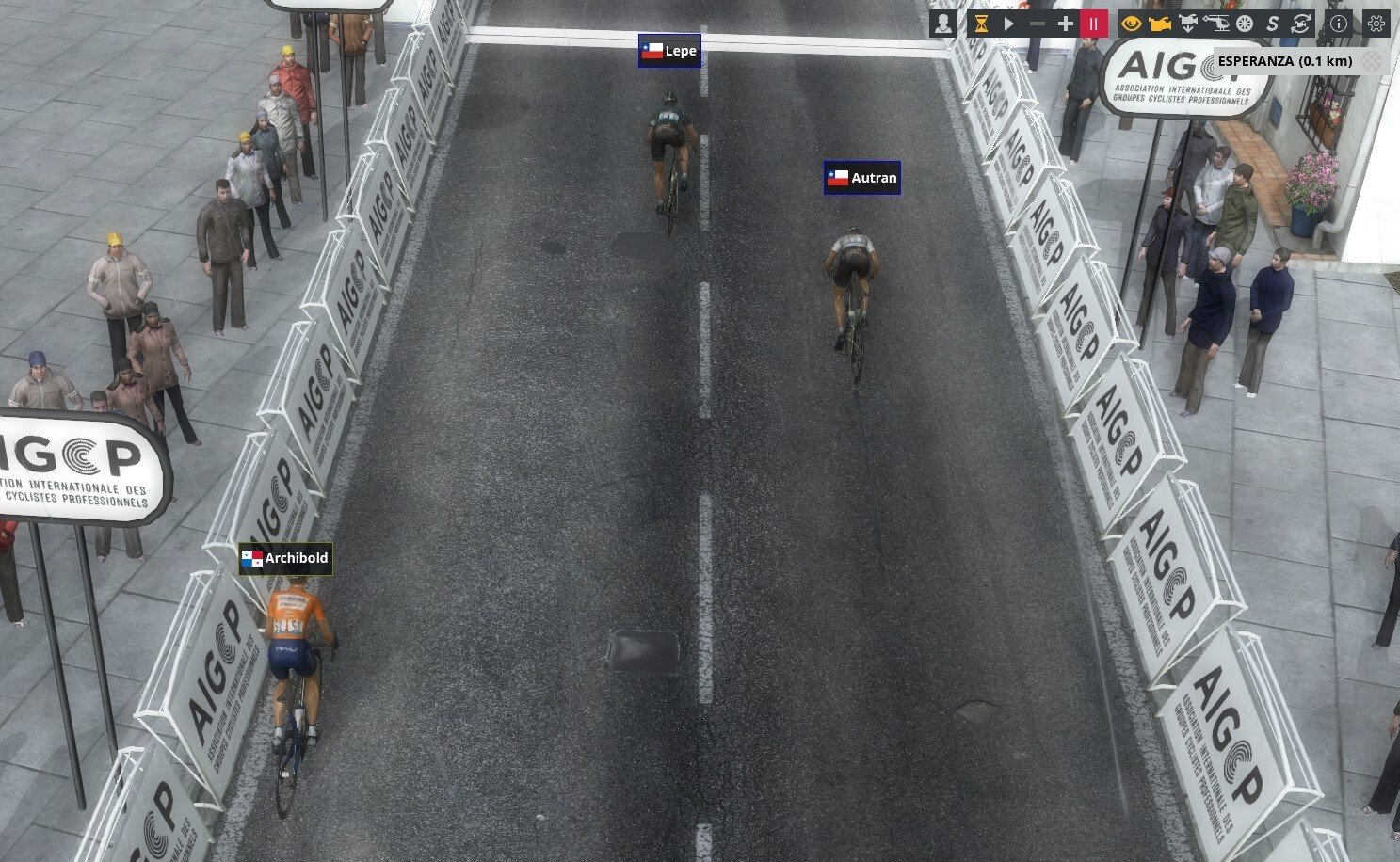Image resolution: width=1400 pixels, height=862 pixels.
Task: Open the rider profile panel
Action: tap(942, 24)
